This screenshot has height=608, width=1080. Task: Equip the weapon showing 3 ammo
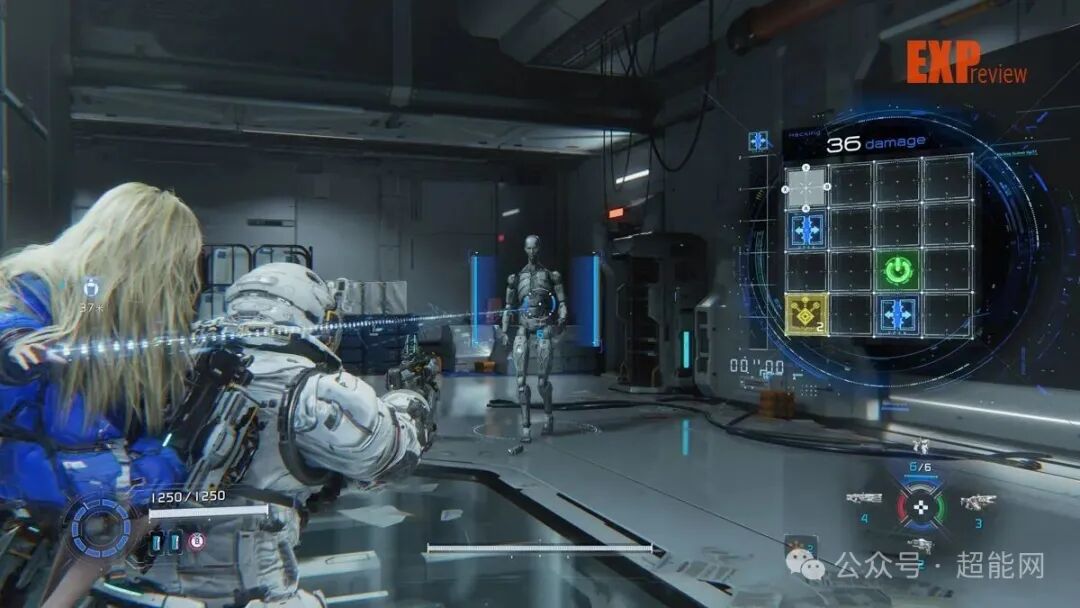(x=977, y=502)
